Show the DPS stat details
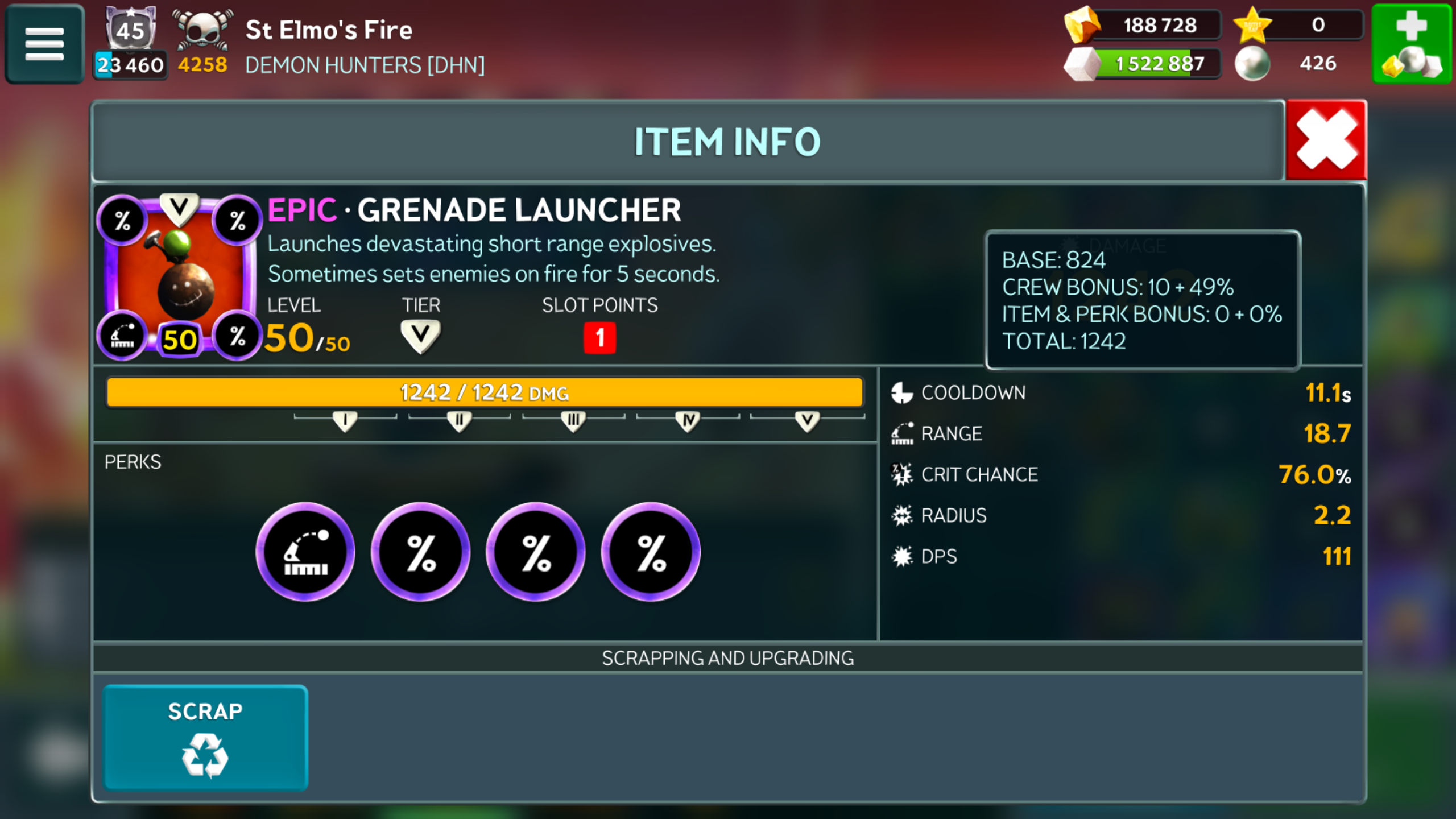 [x=1120, y=556]
